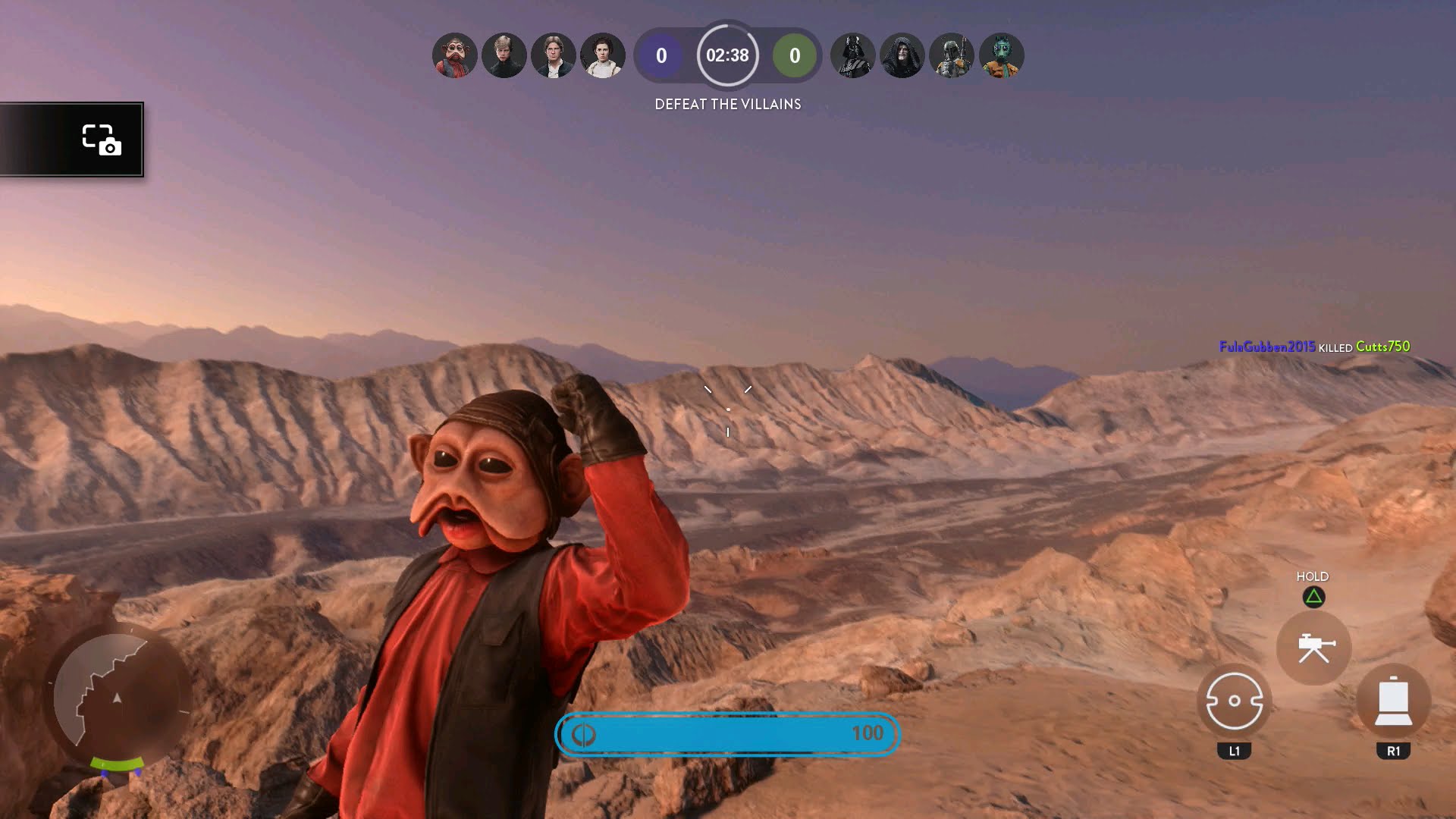Choose the Han Solo portrait
1456x819 pixels.
(554, 55)
